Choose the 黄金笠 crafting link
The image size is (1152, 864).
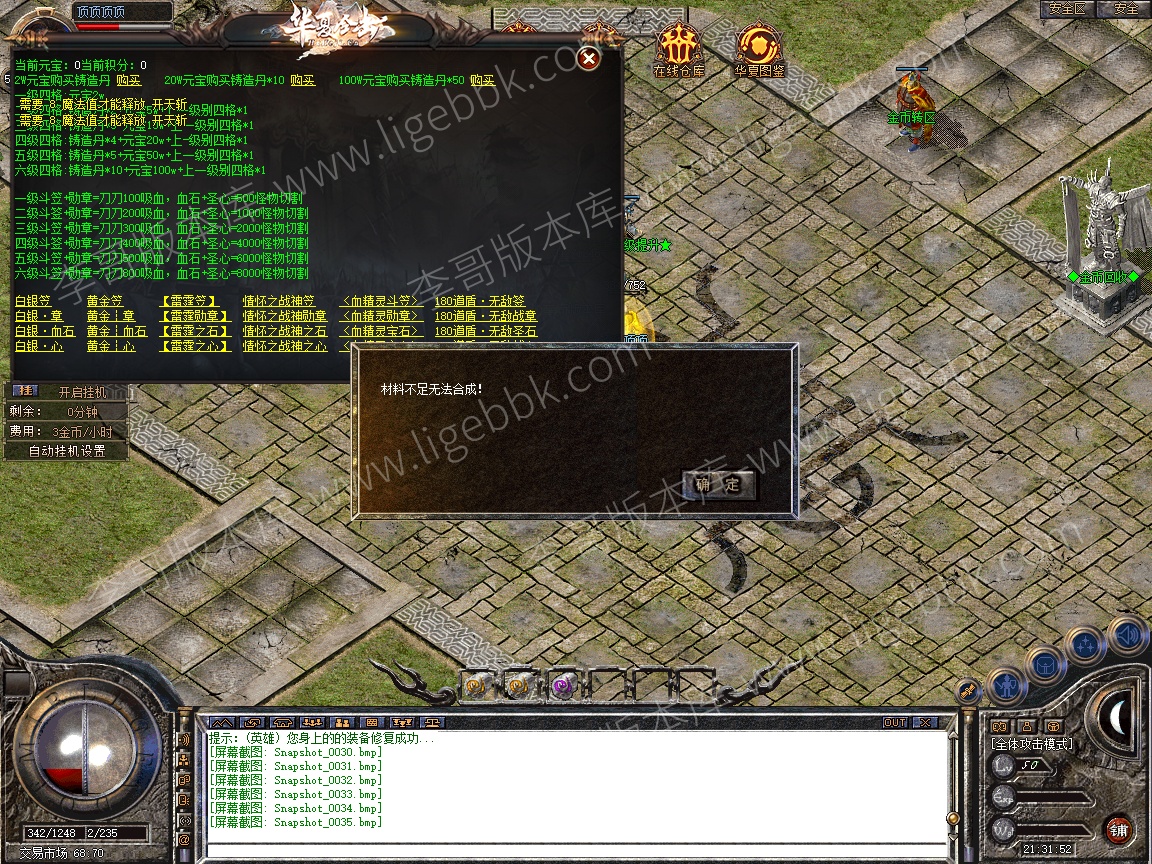click(104, 301)
